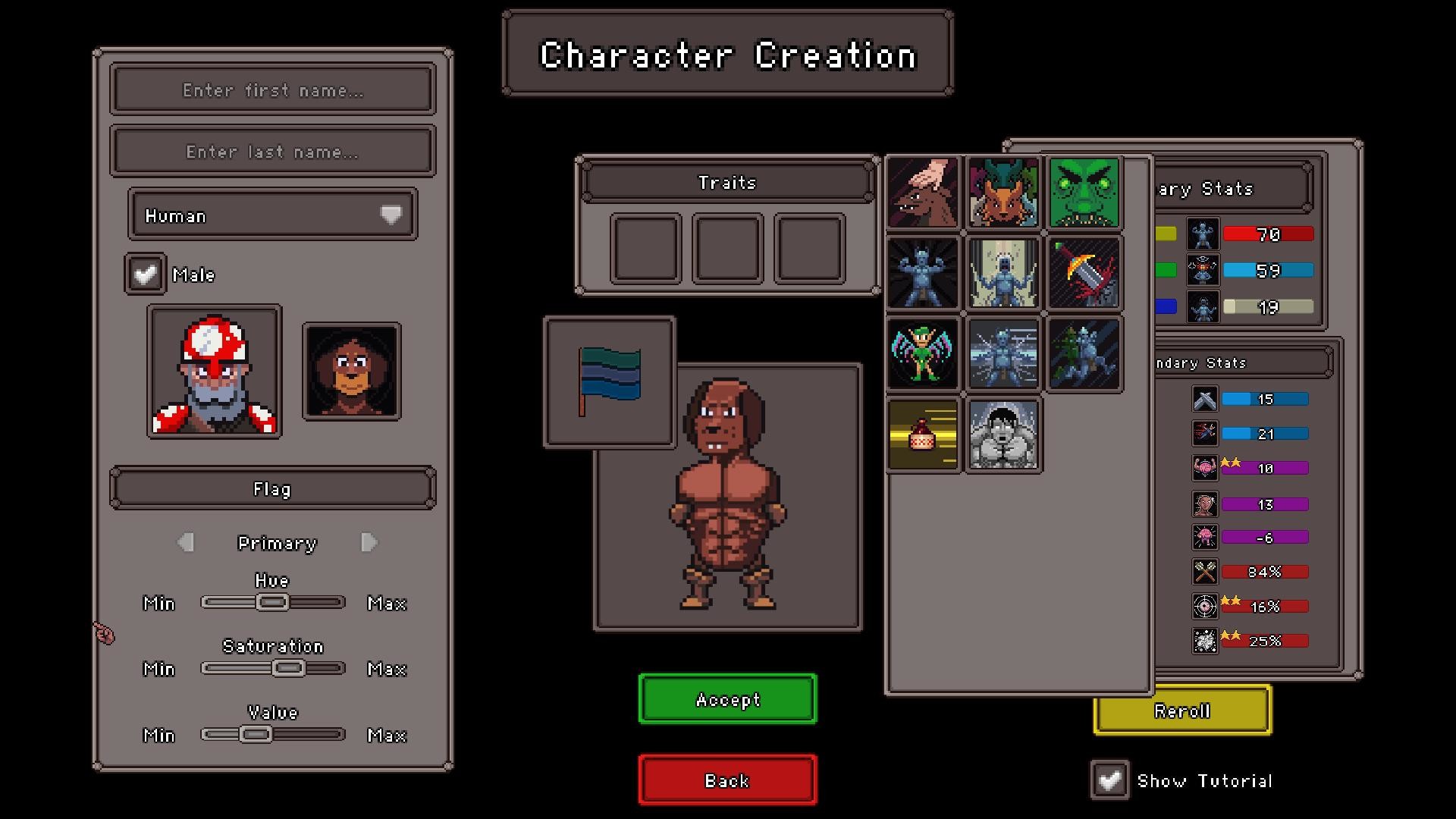This screenshot has height=819, width=1456.
Task: Click the left arrow beside Primary
Action: pyautogui.click(x=184, y=543)
